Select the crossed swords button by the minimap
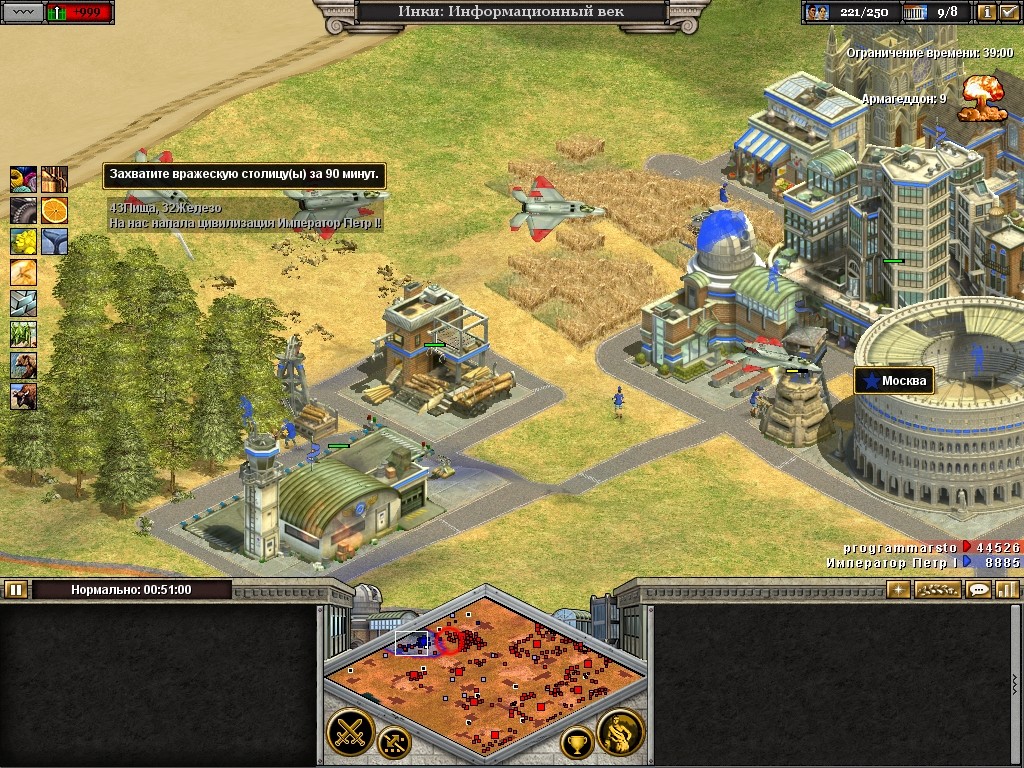The image size is (1024, 768). (x=349, y=731)
